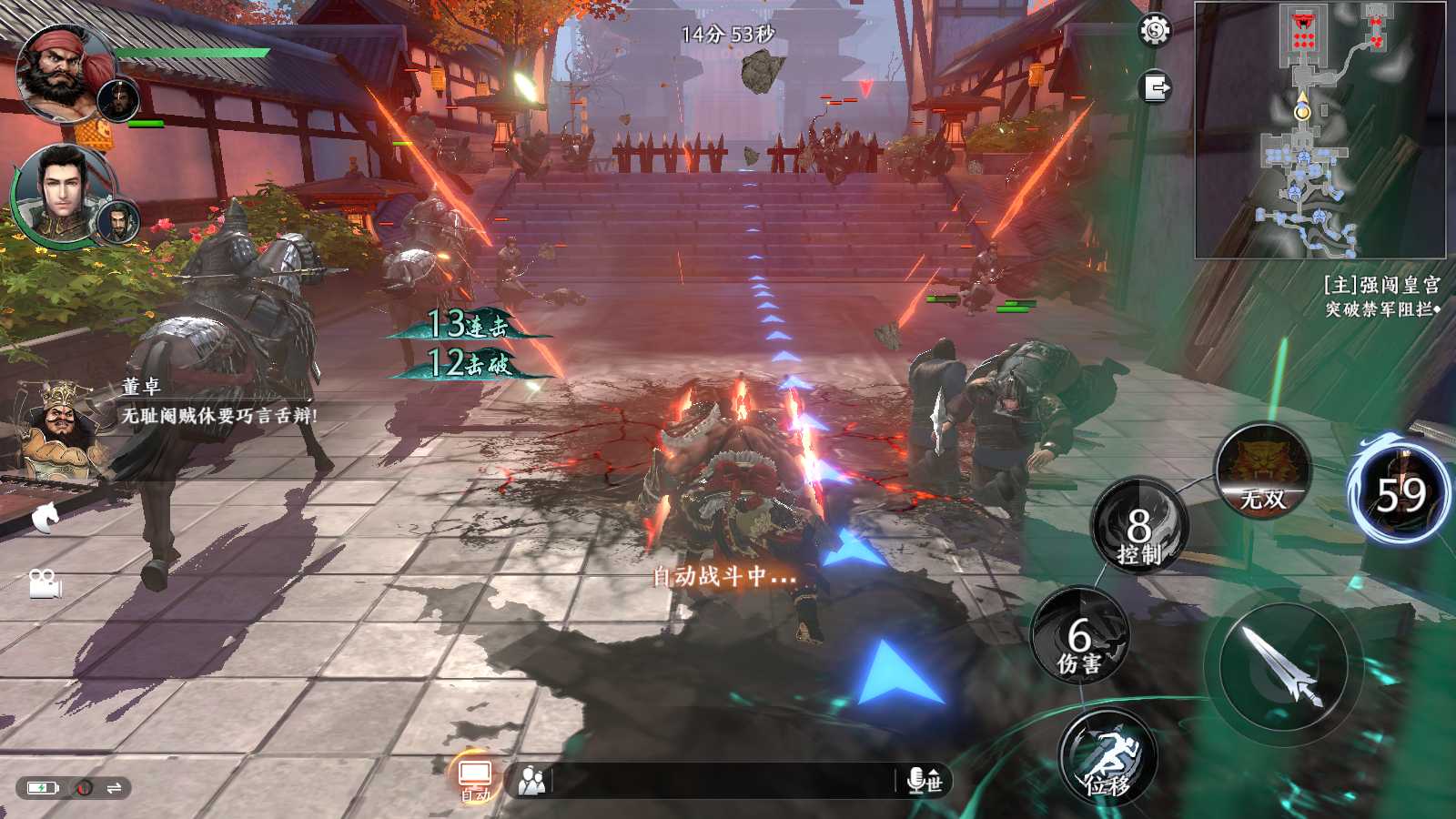Click the horse mount icon
Image resolution: width=1456 pixels, height=819 pixels.
pyautogui.click(x=45, y=518)
